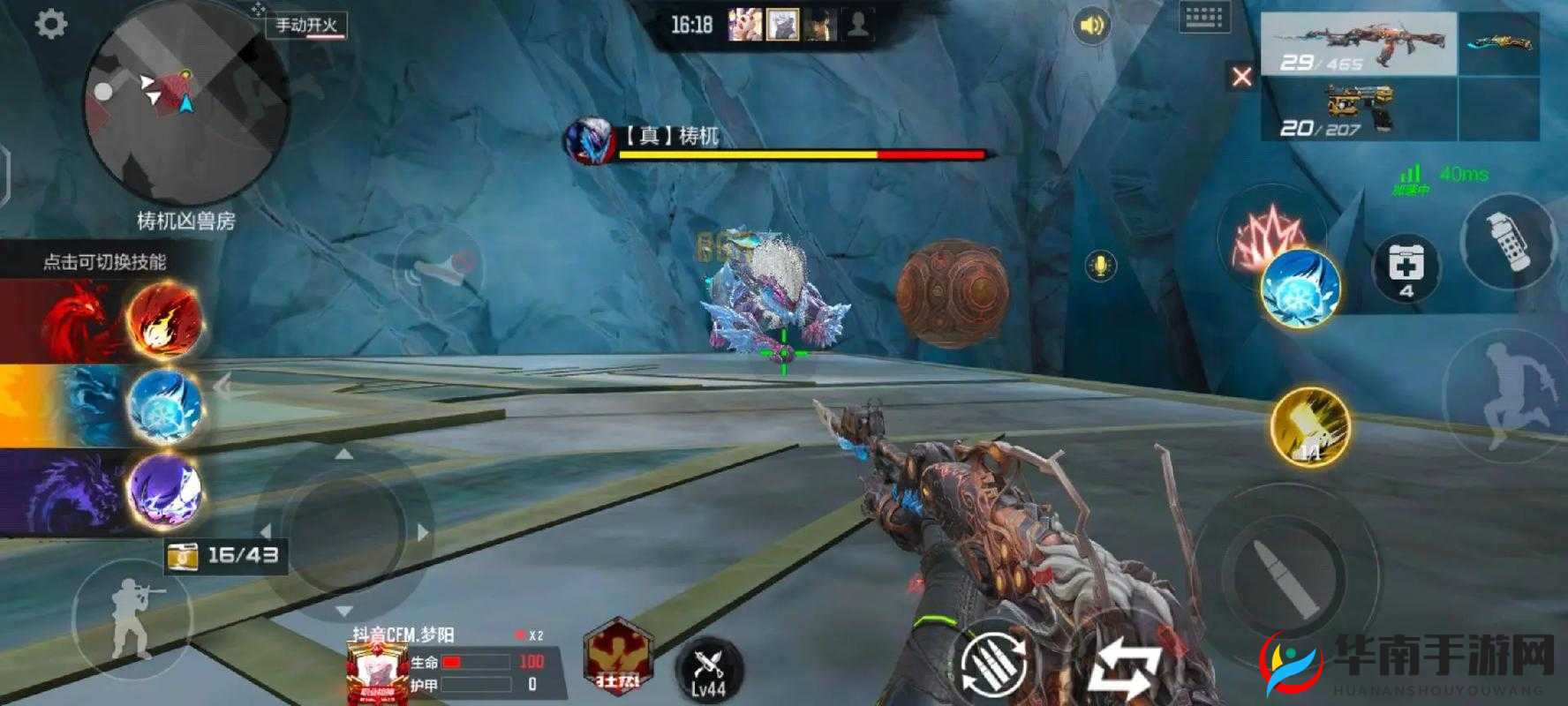Close the weapon panel with X

coord(1241,77)
